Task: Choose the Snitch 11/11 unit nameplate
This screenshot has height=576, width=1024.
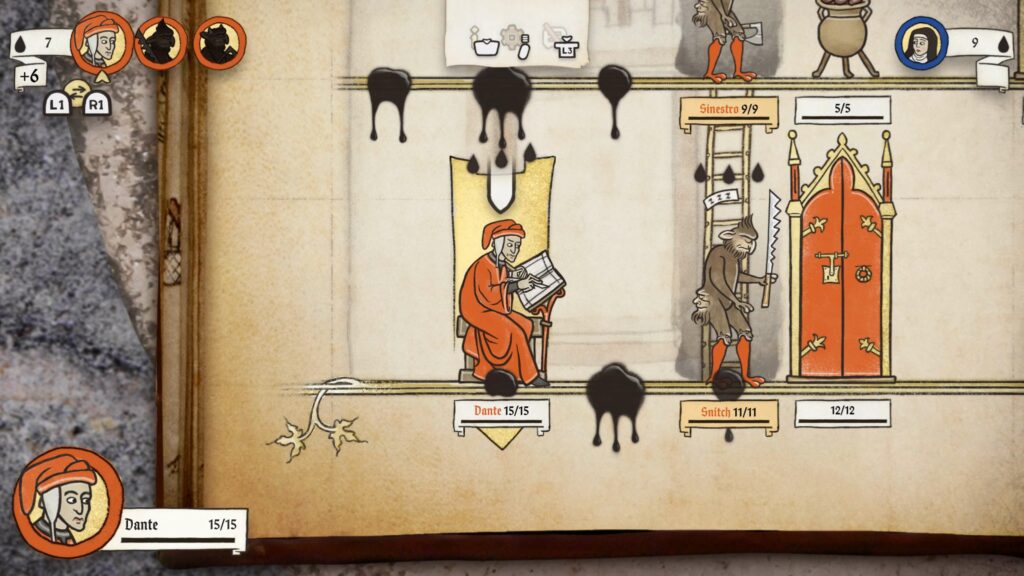Action: pos(728,413)
